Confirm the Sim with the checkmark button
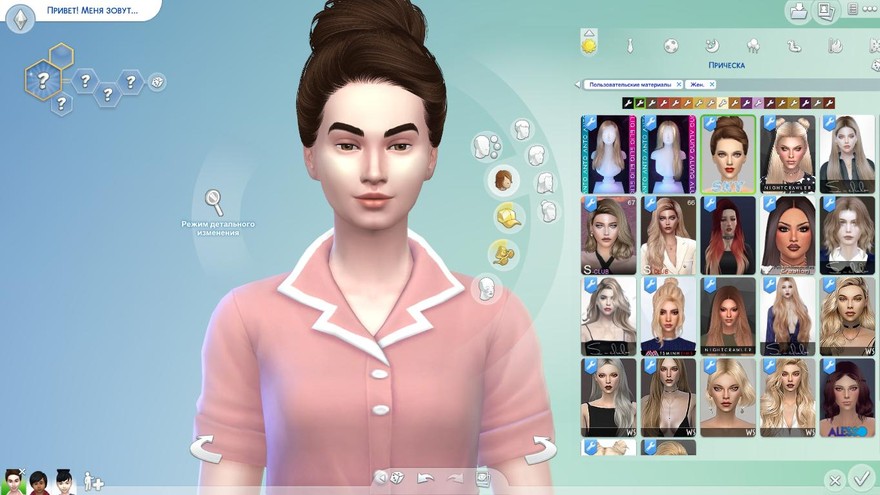The height and width of the screenshot is (495, 880). point(860,477)
